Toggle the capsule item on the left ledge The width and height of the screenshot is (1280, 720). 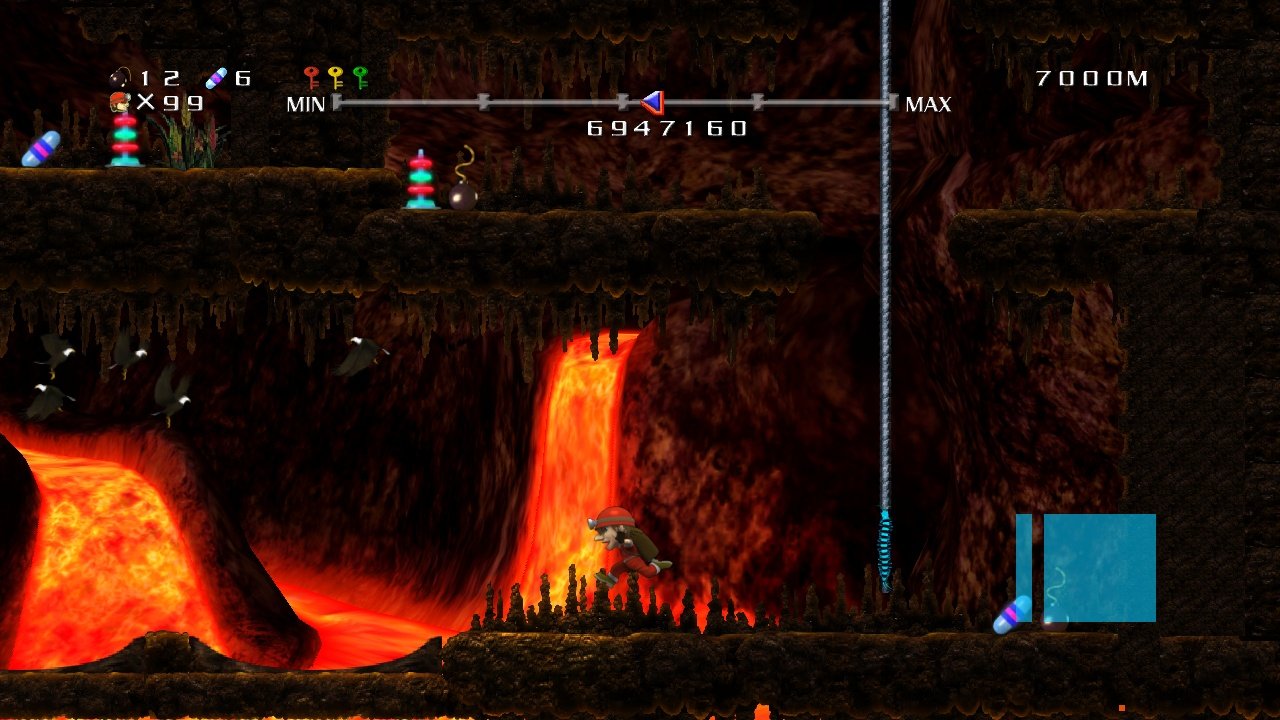[40, 148]
